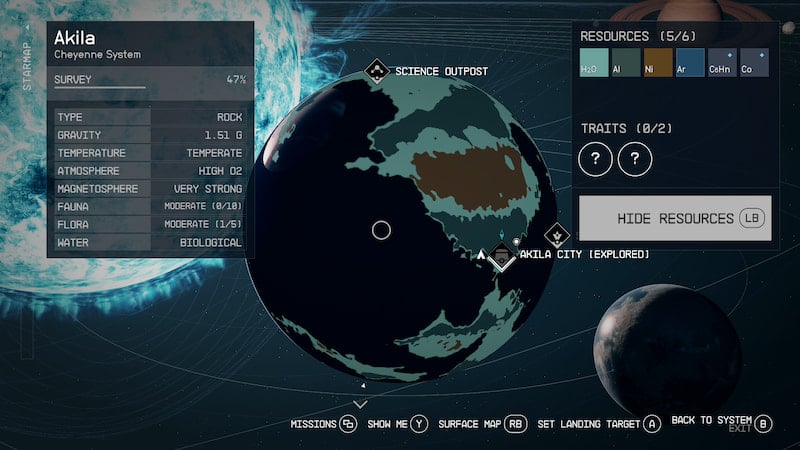
Task: Pick the Ar argon resource tile
Action: (690, 63)
